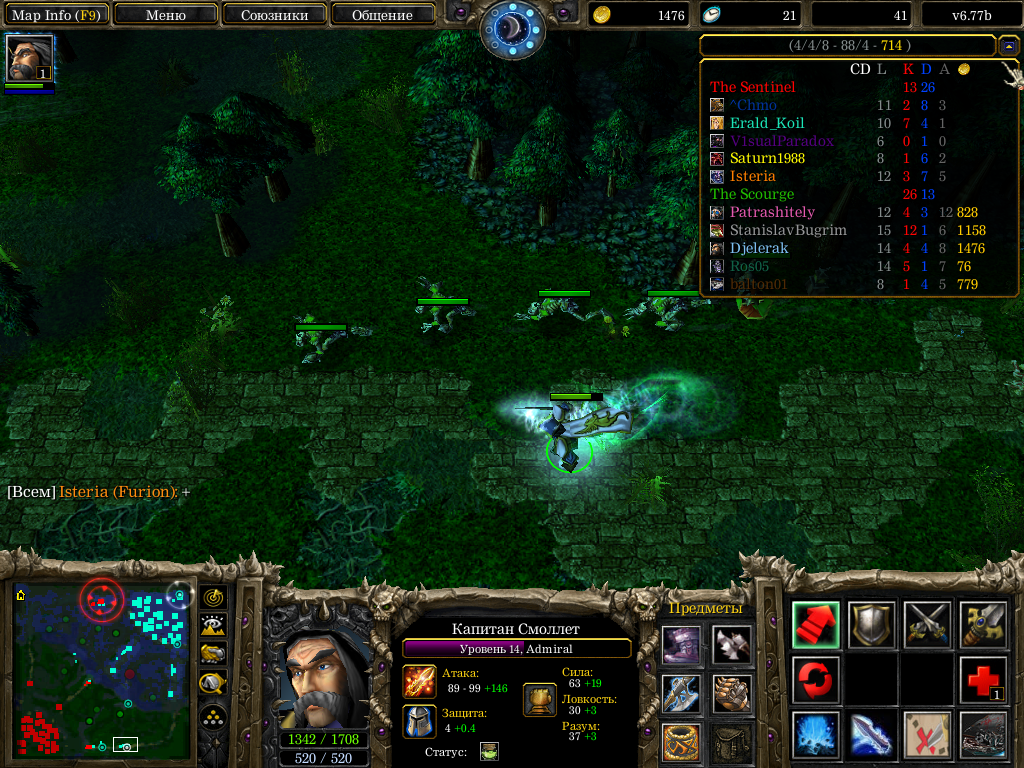1024x768 pixels.
Task: Toggle minimap terrain display (eye icon)
Action: click(x=213, y=626)
